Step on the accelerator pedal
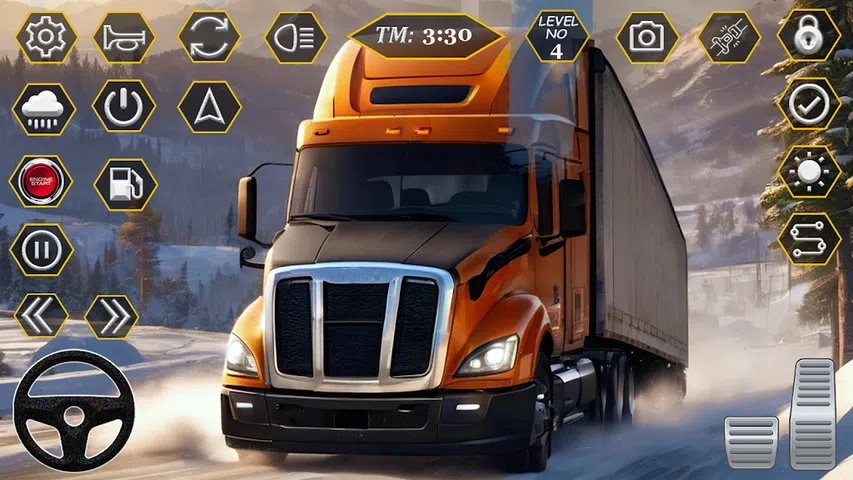Image resolution: width=853 pixels, height=480 pixels. [x=812, y=413]
